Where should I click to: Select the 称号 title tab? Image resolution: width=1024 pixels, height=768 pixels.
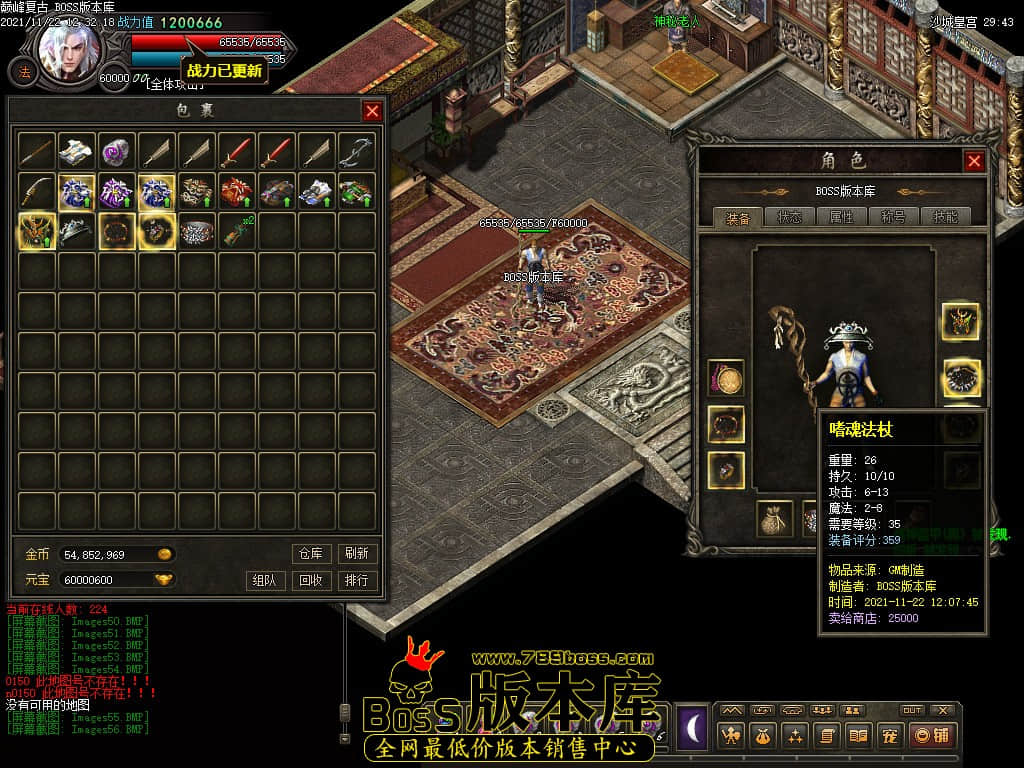(893, 217)
